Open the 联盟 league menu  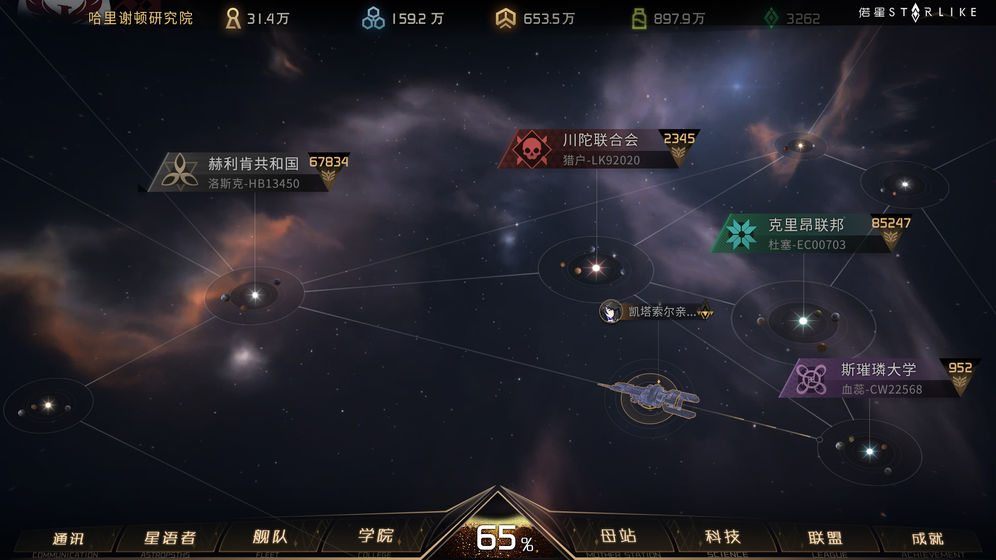pyautogui.click(x=824, y=538)
